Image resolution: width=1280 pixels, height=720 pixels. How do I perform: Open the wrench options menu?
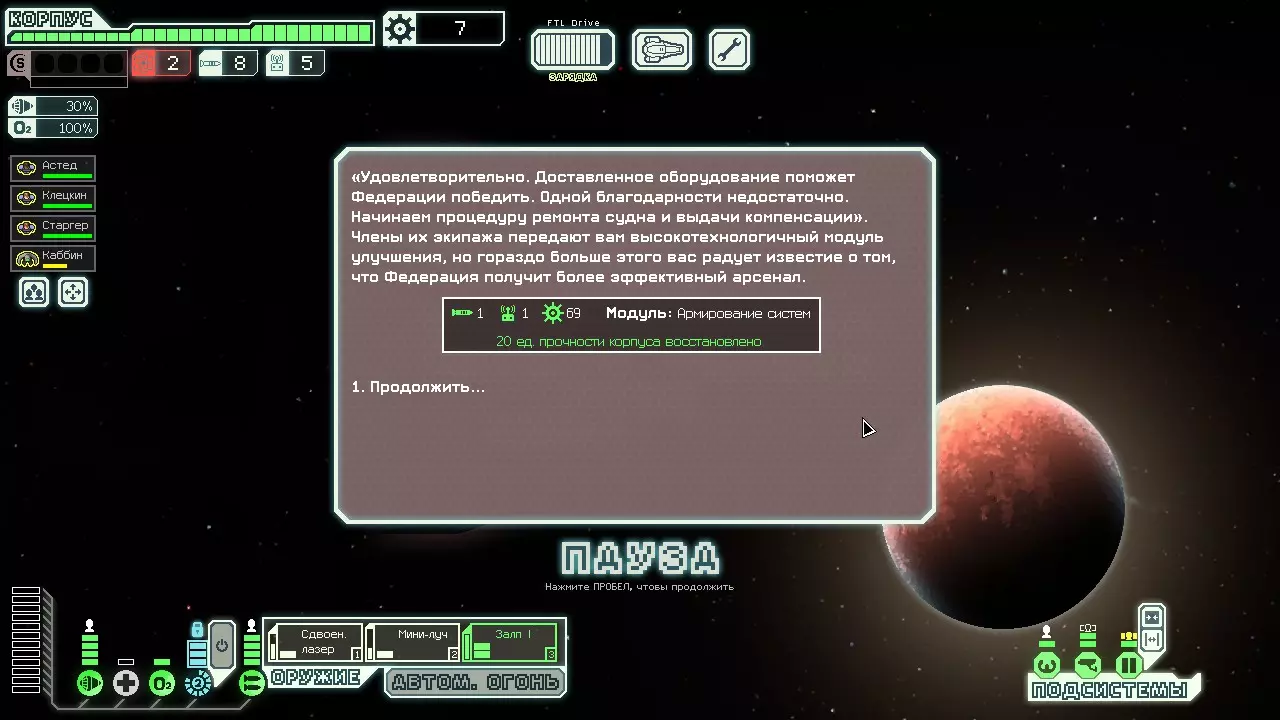(729, 49)
